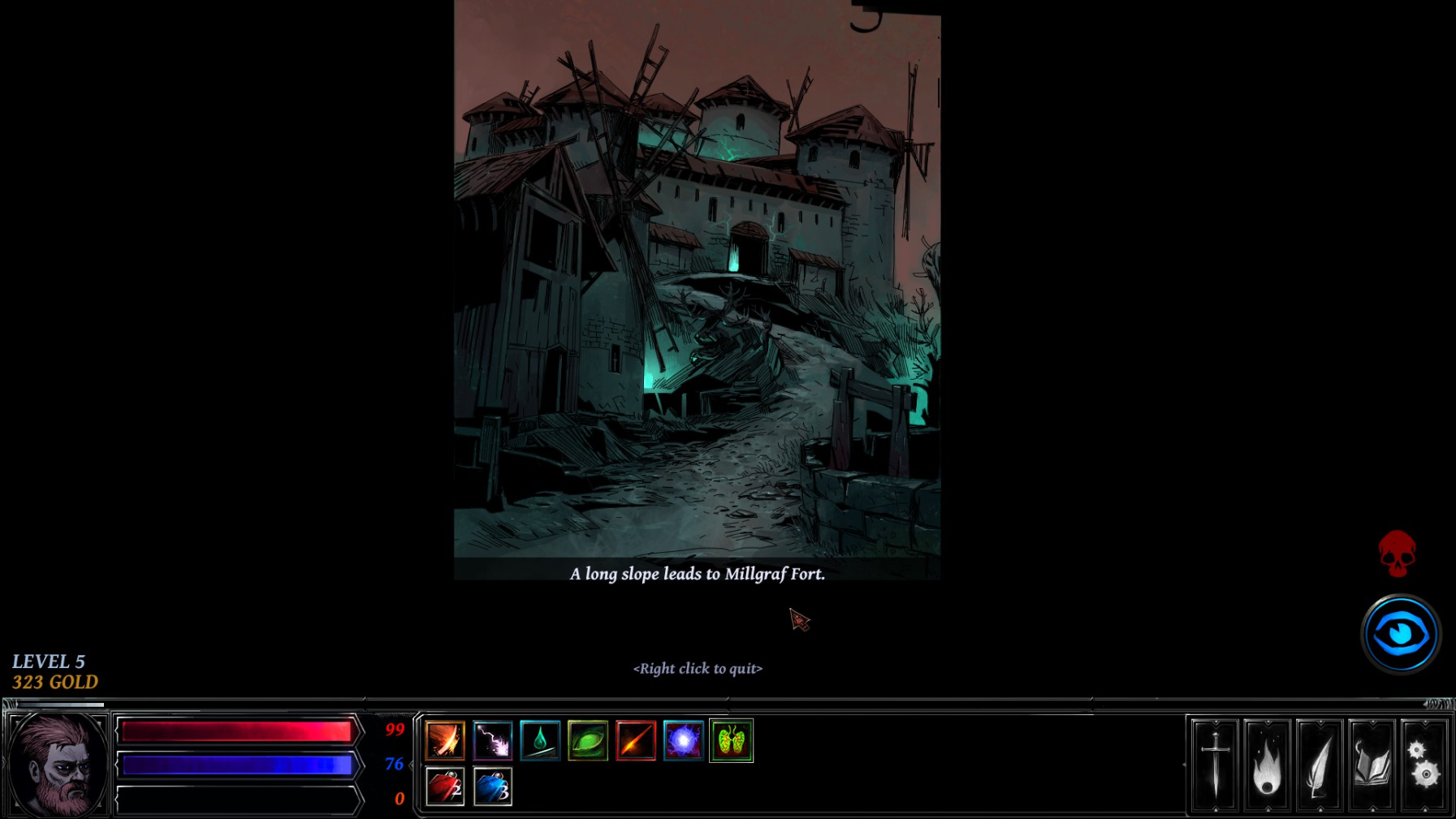This screenshot has height=819, width=1456.
Task: Use the blue mana potion
Action: click(492, 787)
